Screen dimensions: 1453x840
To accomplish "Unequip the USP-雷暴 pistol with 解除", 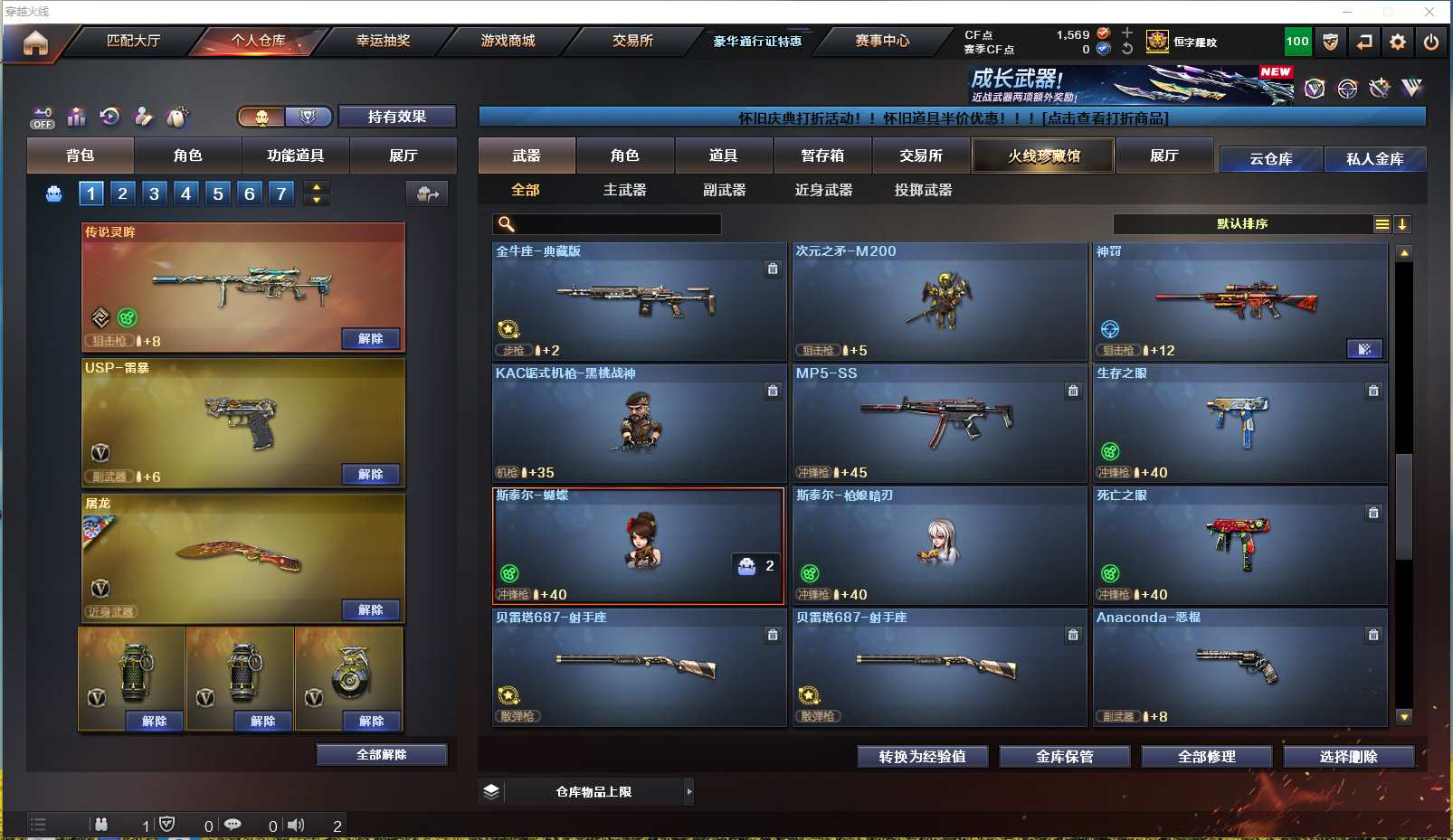I will (371, 474).
